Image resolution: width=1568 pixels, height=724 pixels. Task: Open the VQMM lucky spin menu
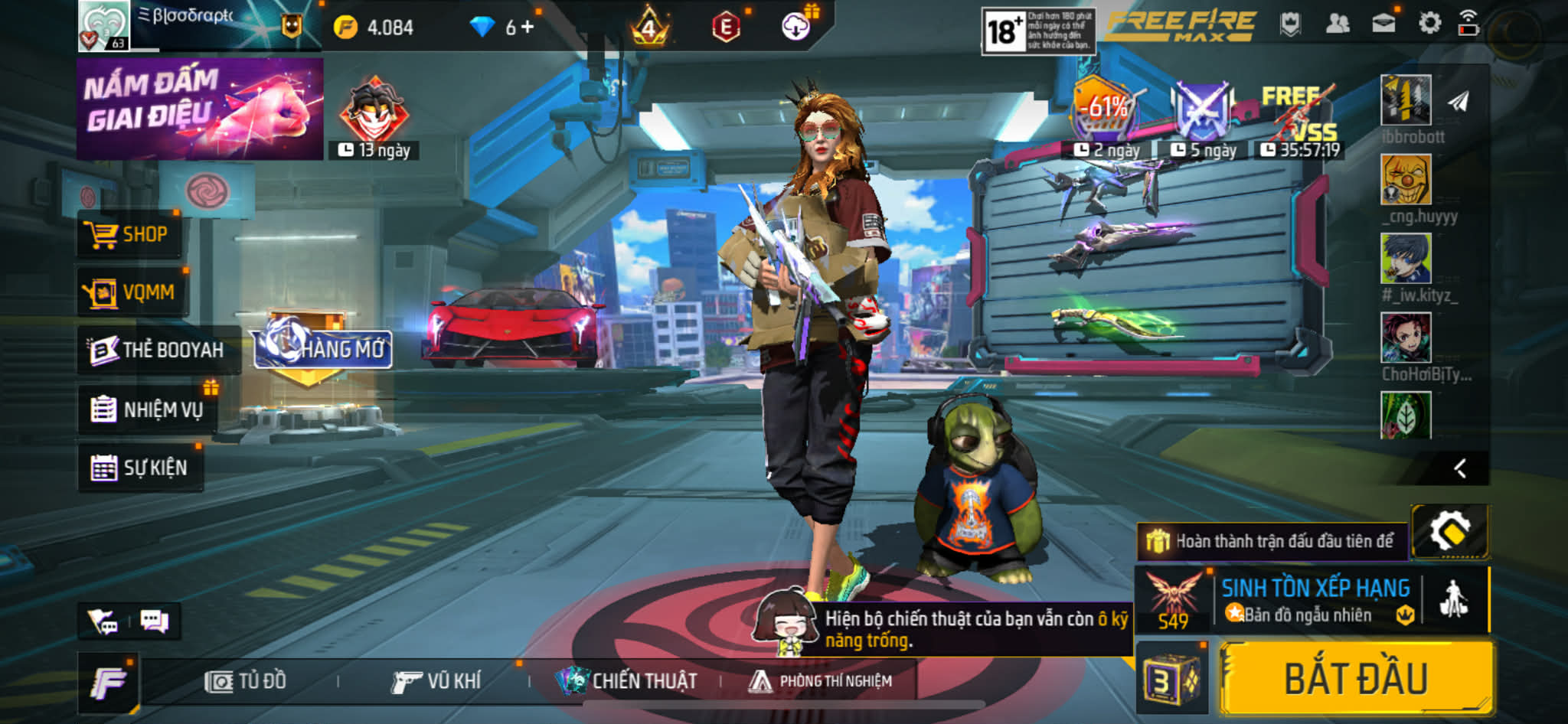tap(132, 292)
